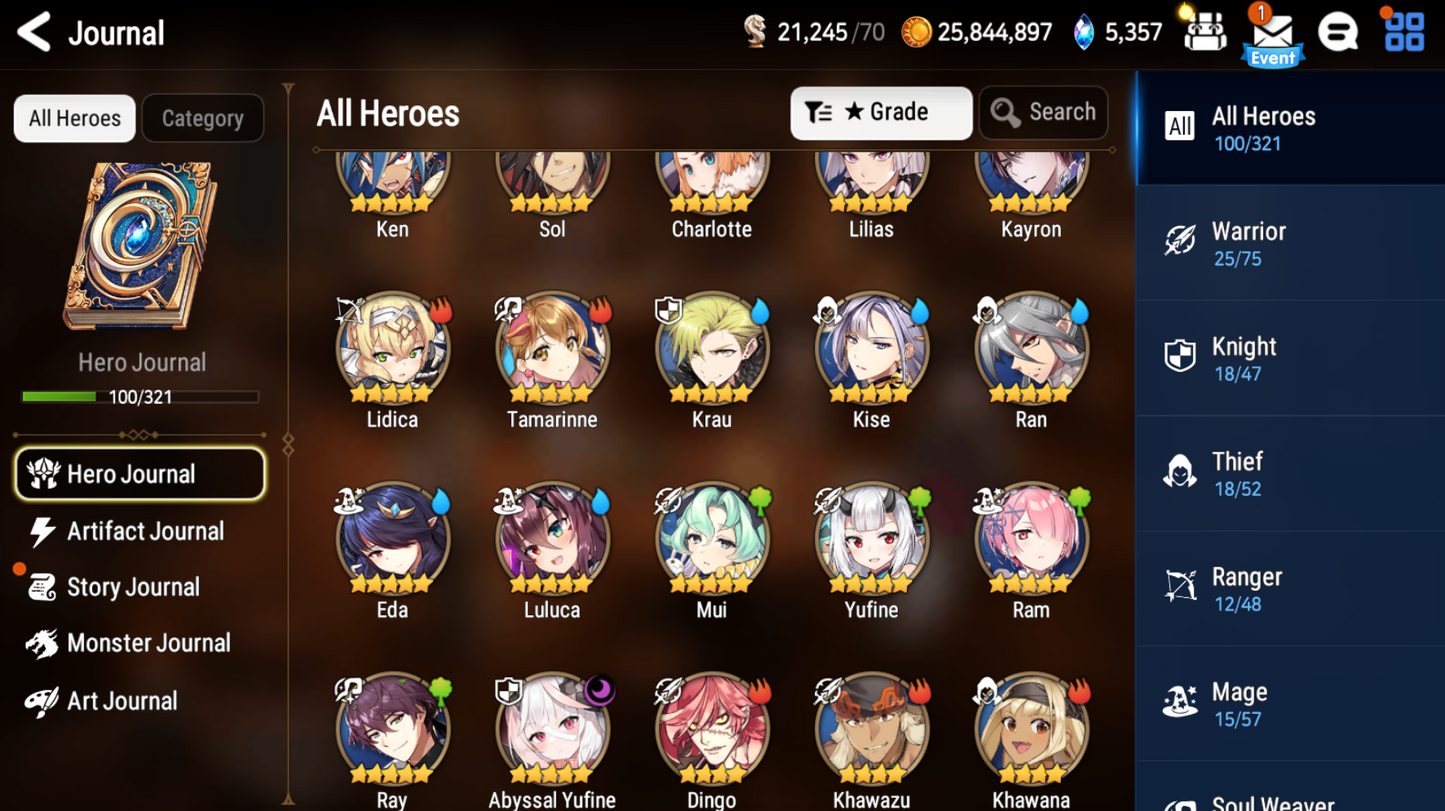Open the Grade sort dropdown

[x=881, y=112]
